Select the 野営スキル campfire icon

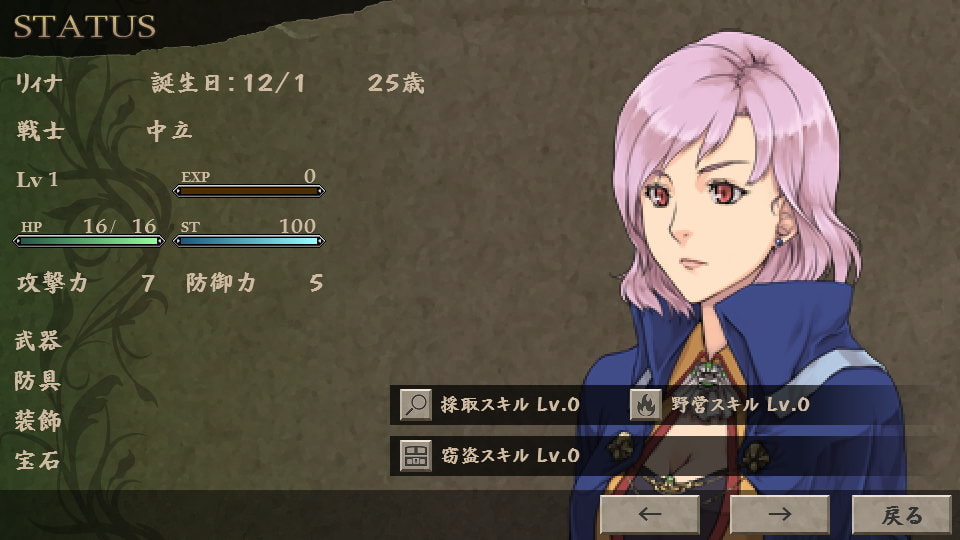[x=645, y=405]
